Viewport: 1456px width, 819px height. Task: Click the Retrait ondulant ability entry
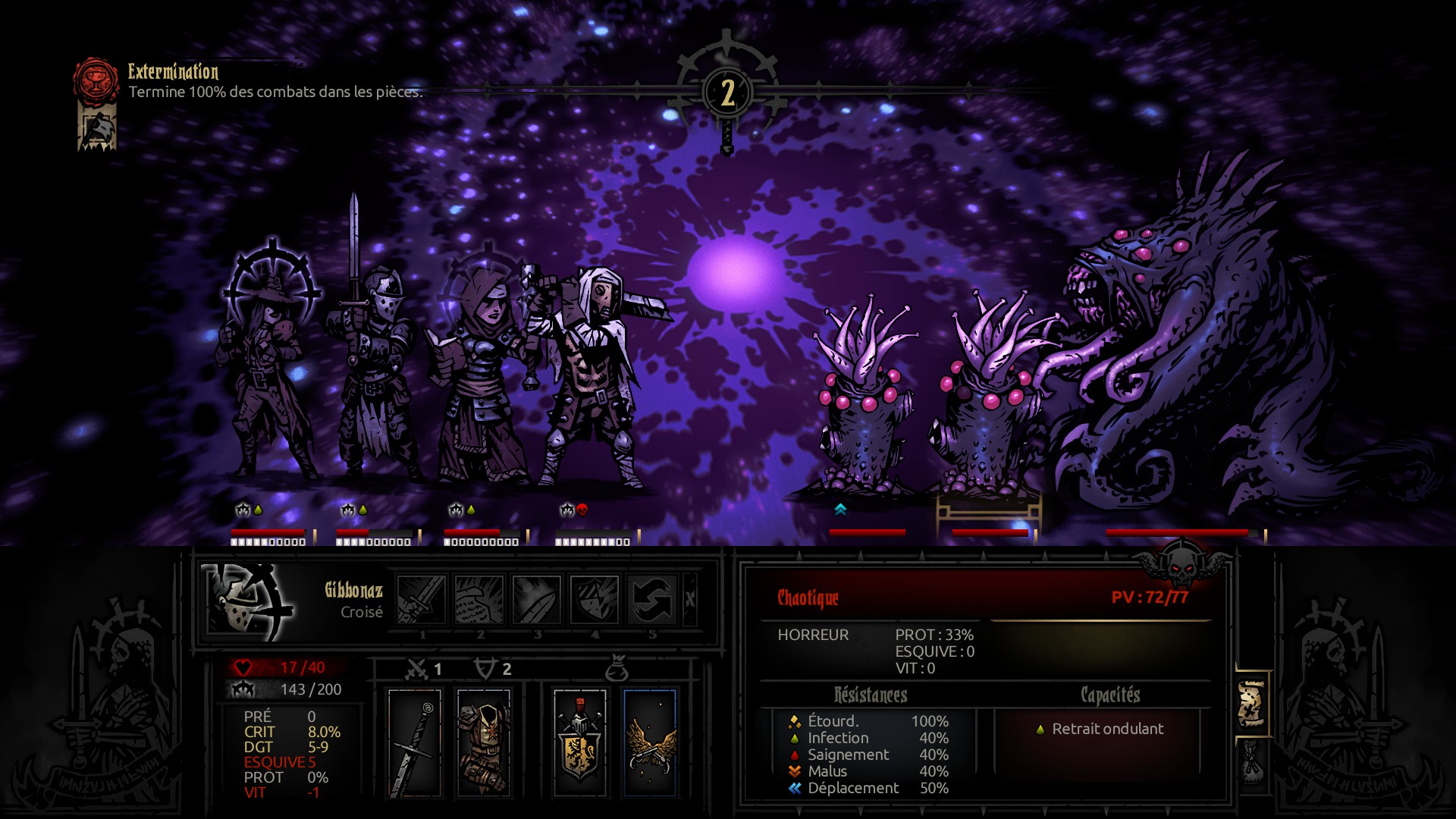coord(1106,729)
